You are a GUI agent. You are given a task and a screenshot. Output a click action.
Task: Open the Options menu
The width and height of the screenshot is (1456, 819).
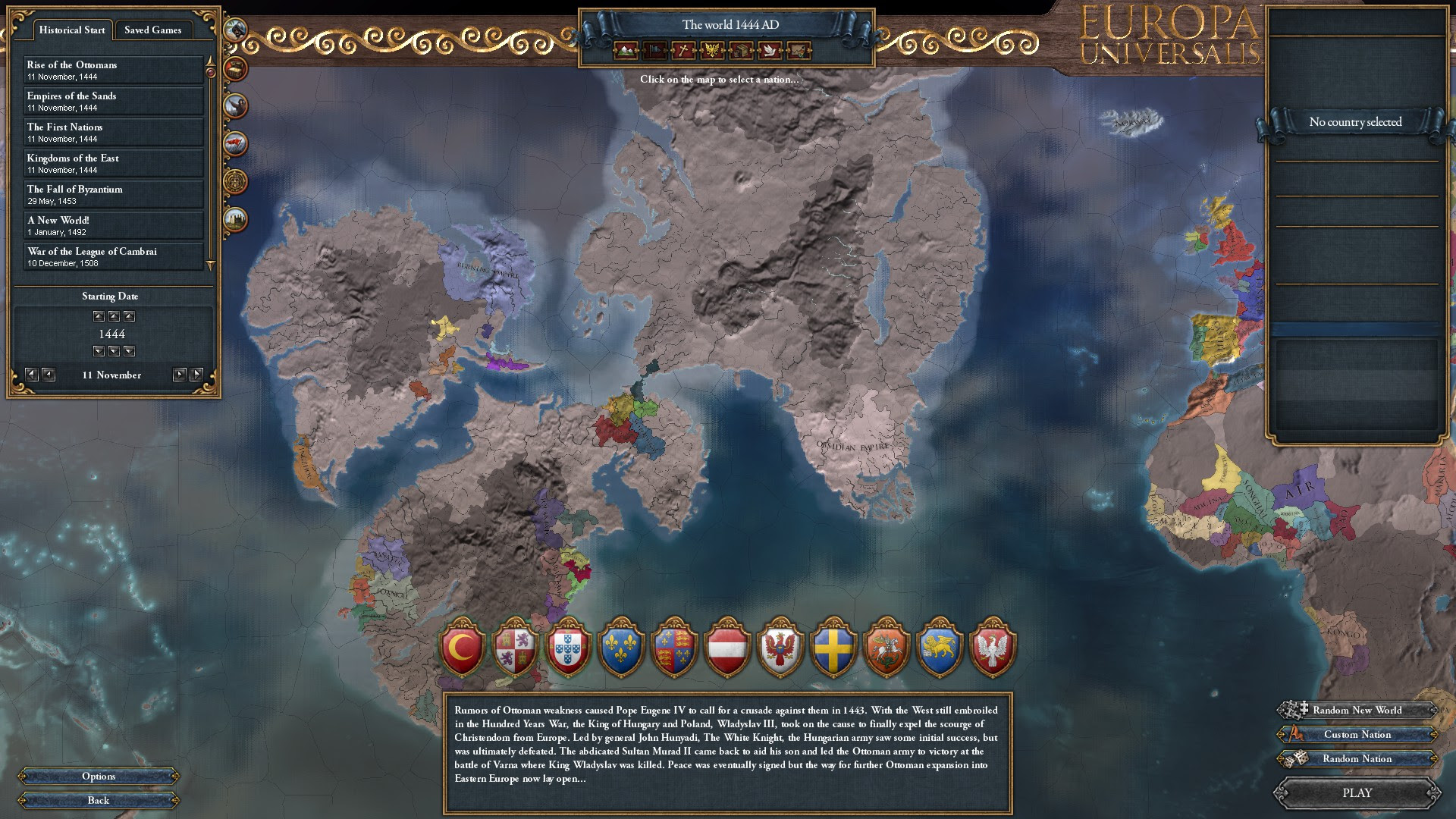tap(99, 777)
